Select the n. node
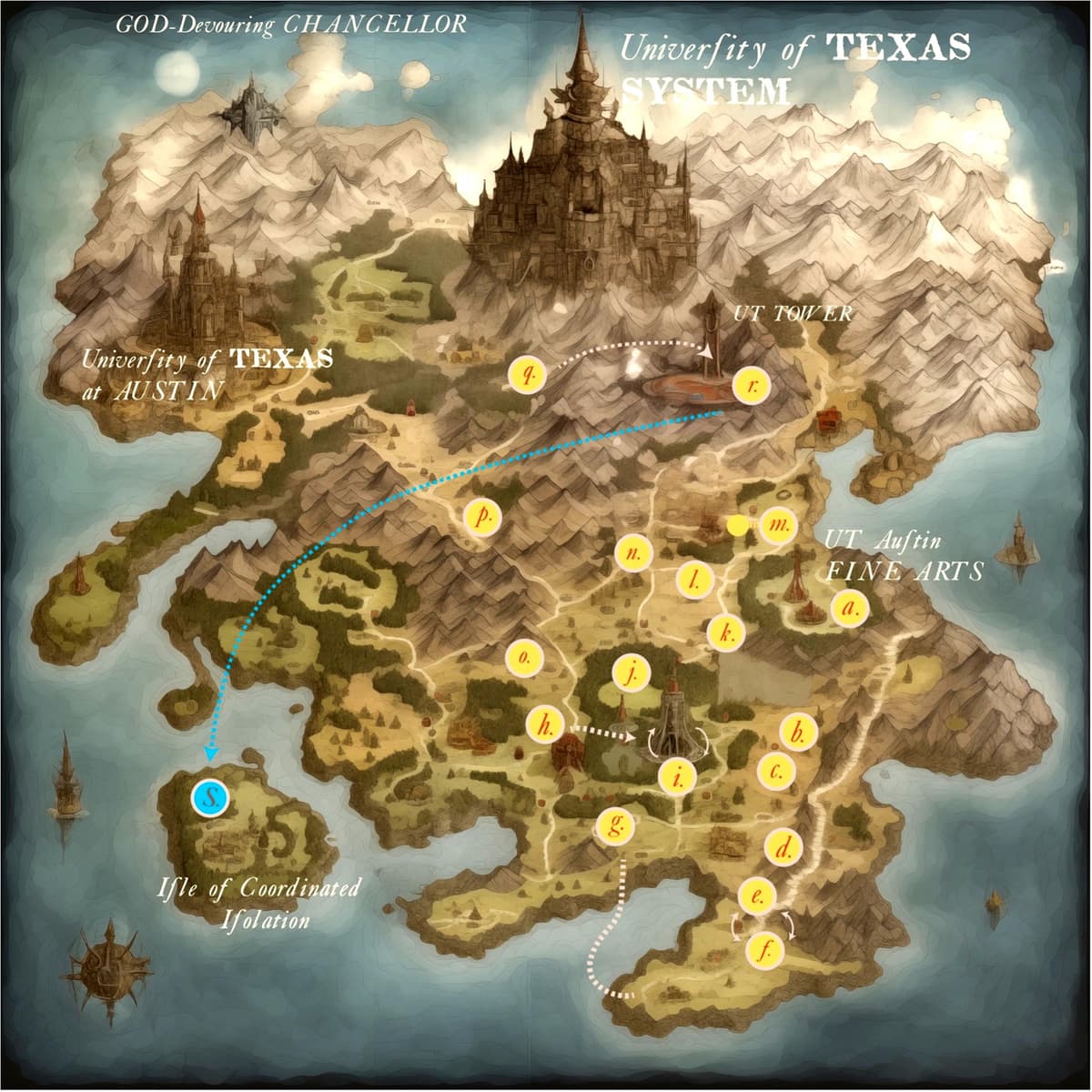Image resolution: width=1092 pixels, height=1092 pixels. [632, 552]
